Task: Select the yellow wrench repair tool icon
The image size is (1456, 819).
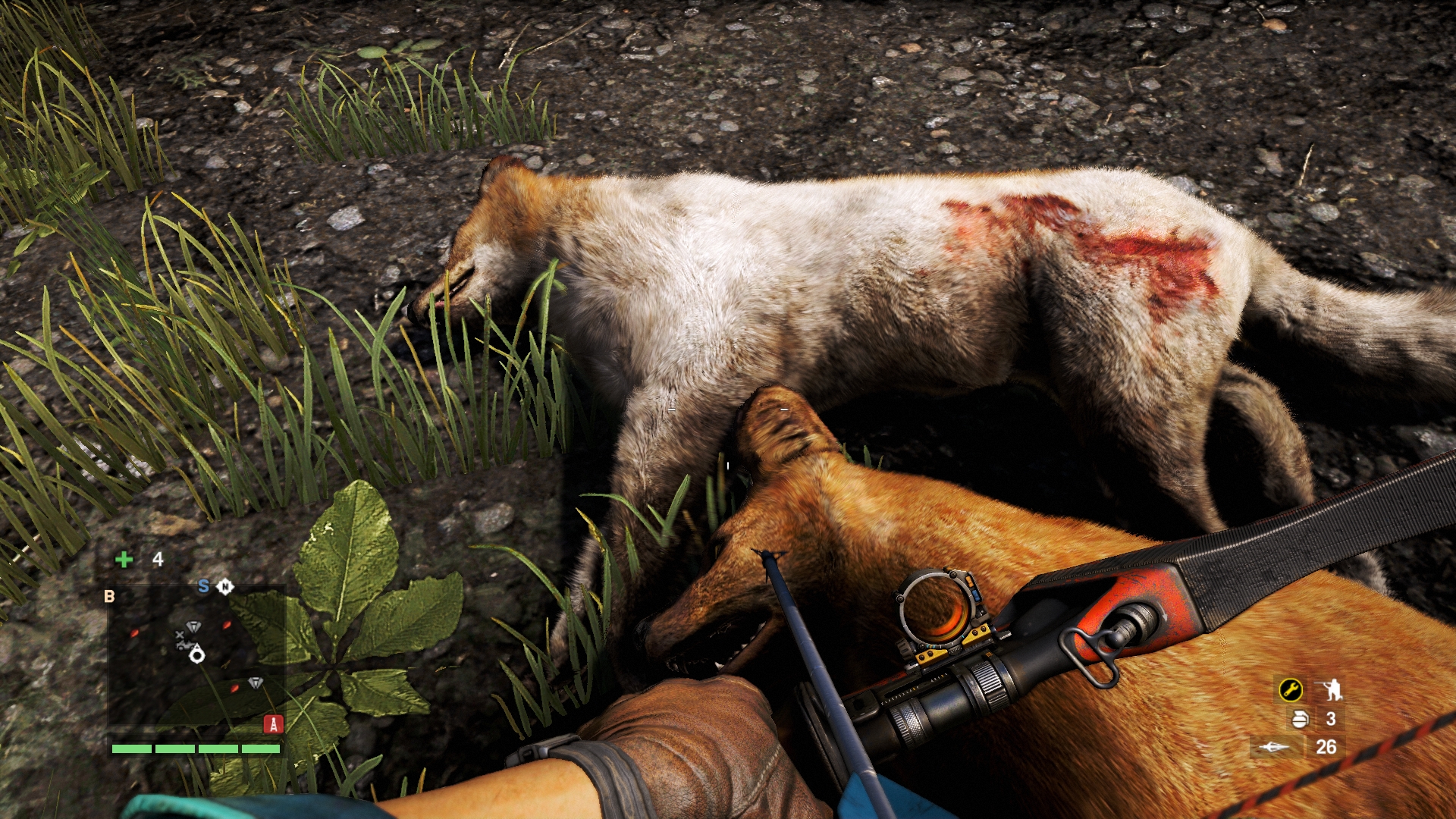Action: click(x=1290, y=689)
